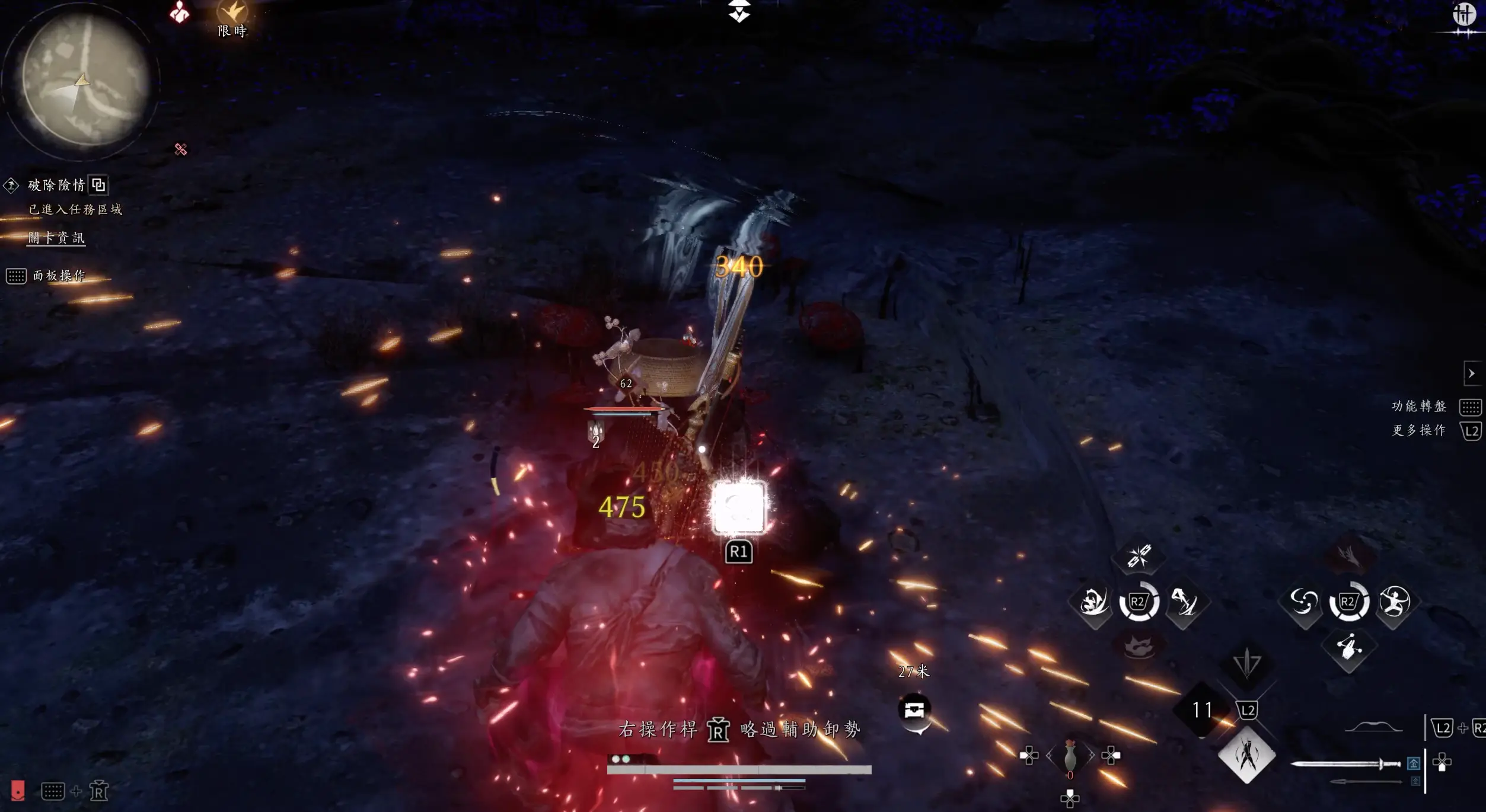The height and width of the screenshot is (812, 1486).
Task: Use the vase consumable item slot
Action: (x=1070, y=756)
